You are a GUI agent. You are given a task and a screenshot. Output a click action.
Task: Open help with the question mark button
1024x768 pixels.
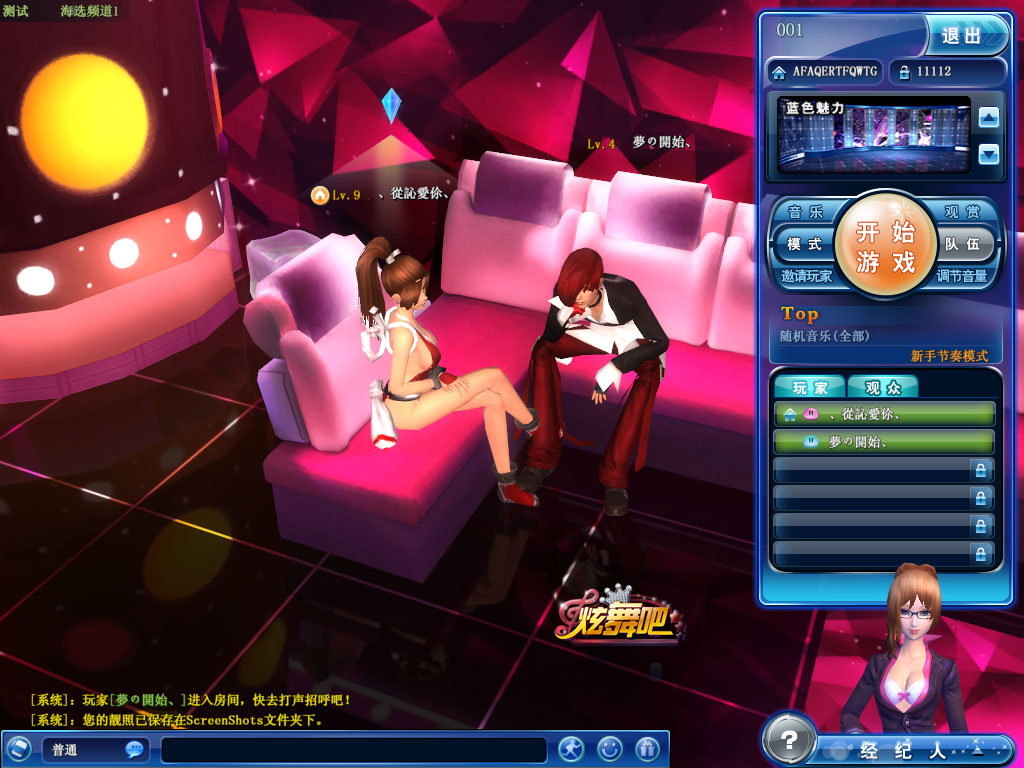click(x=789, y=741)
